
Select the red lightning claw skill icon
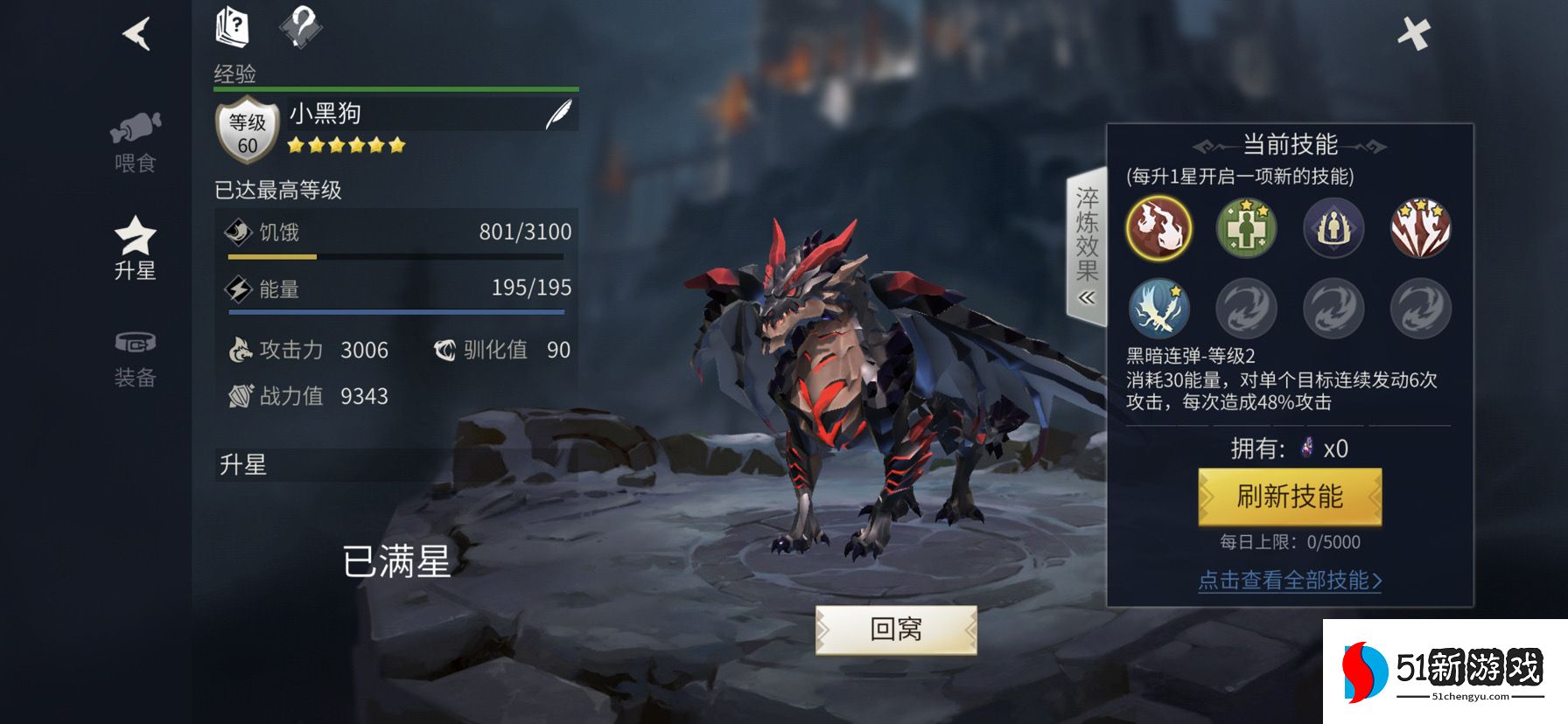point(1420,229)
